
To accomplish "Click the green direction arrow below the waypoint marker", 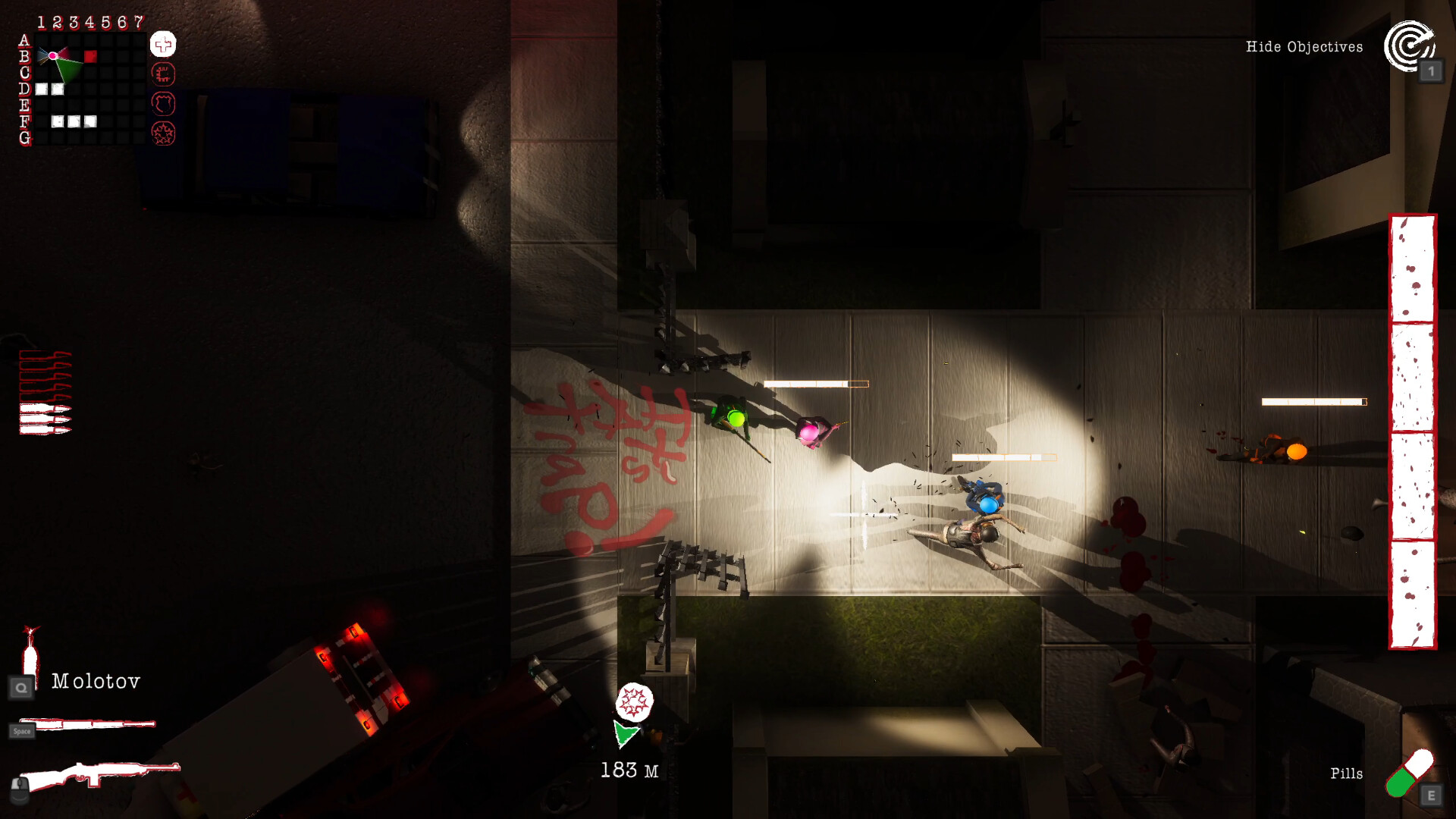I will pos(627,736).
